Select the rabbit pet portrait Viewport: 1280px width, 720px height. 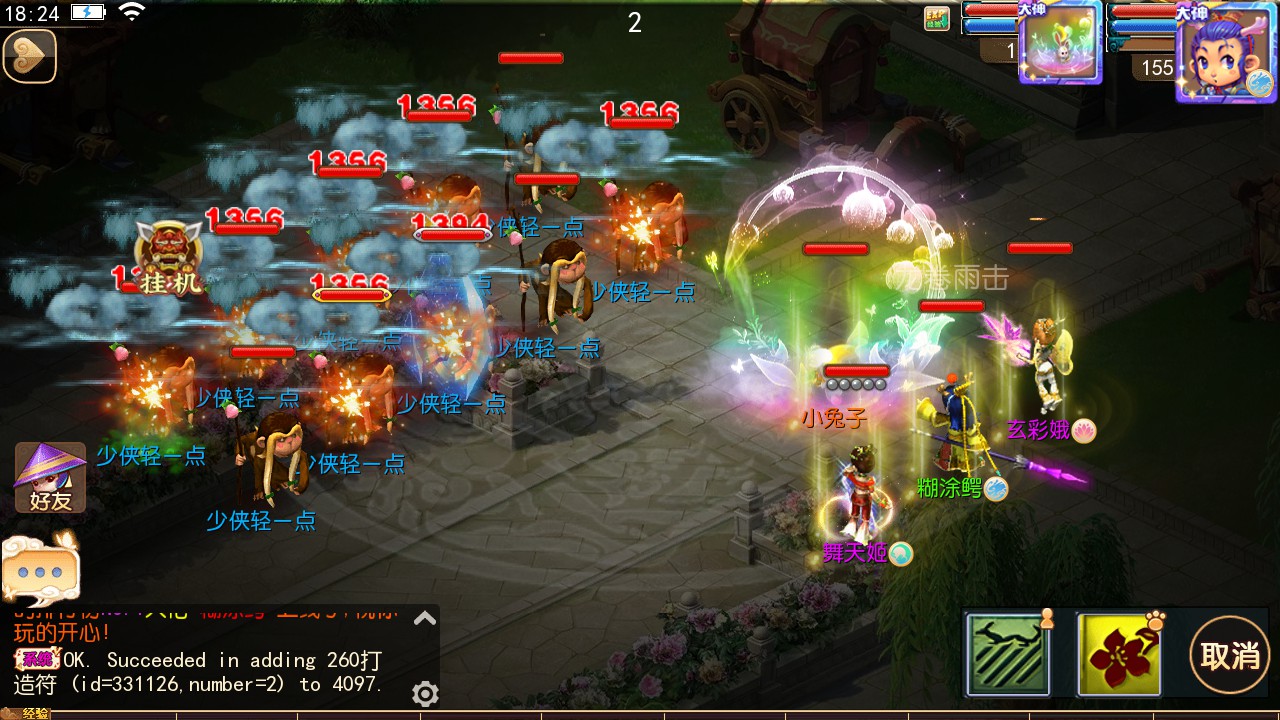pos(1060,43)
